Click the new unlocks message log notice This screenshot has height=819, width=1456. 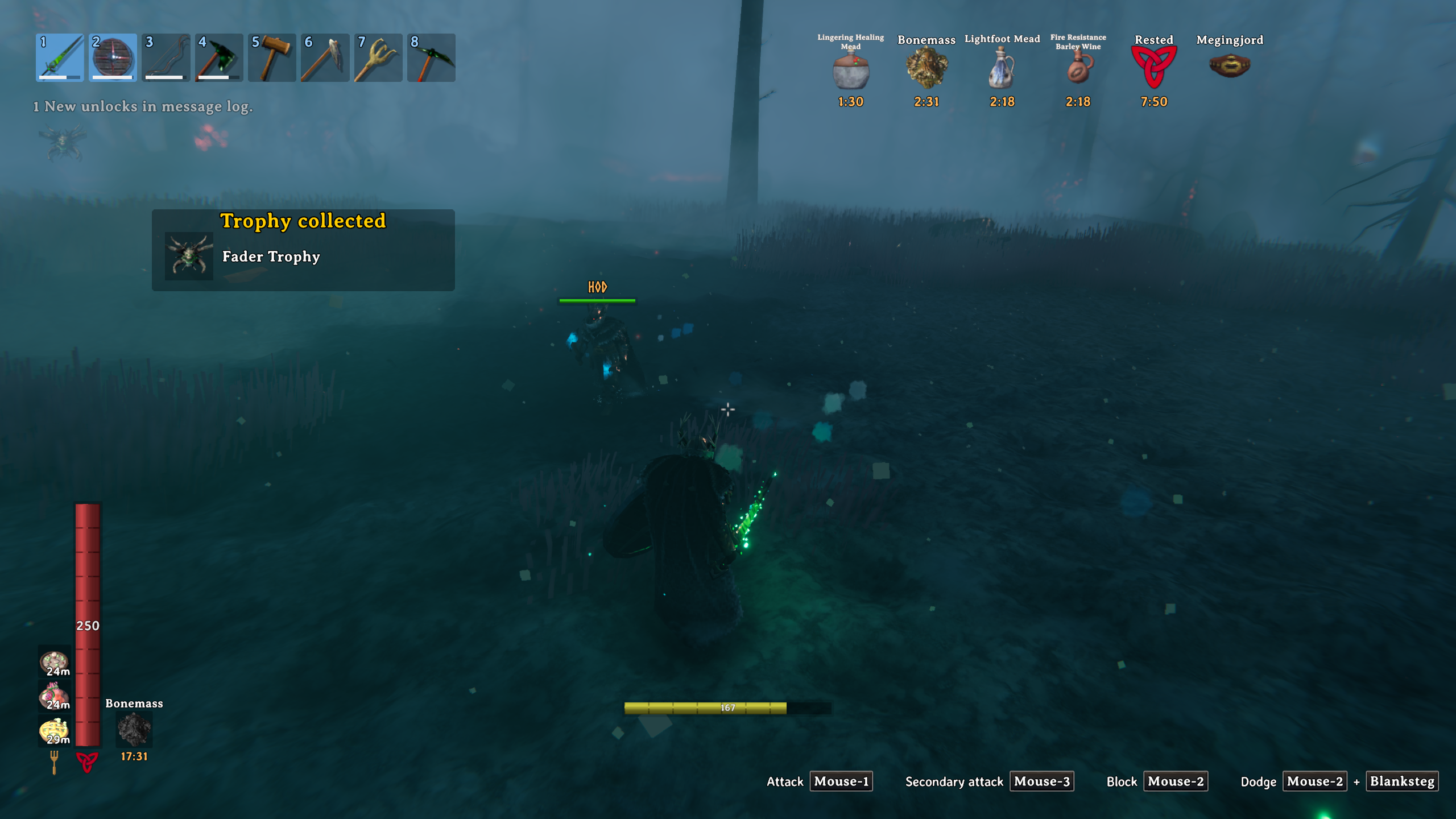(x=143, y=106)
